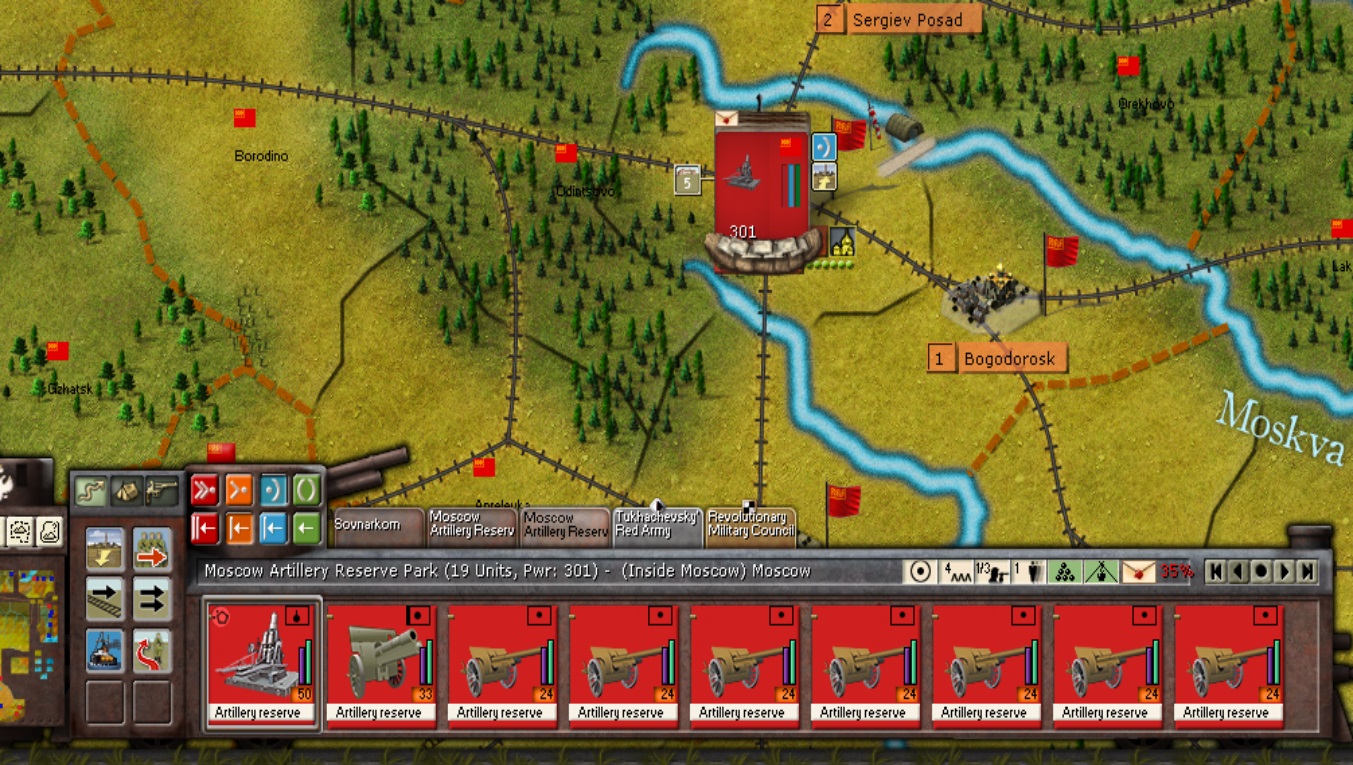
Task: Open the winding arrow movement orders tab
Action: pyautogui.click(x=91, y=491)
